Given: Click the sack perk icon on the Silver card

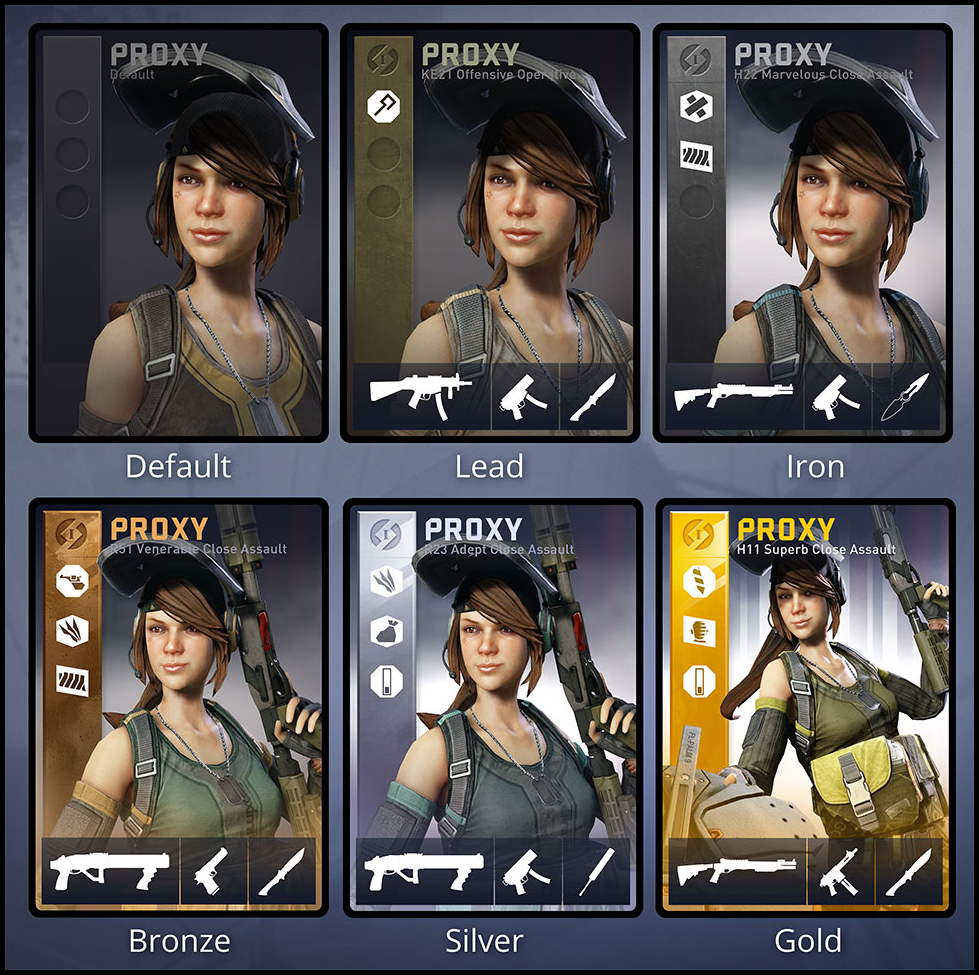Looking at the screenshot, I should click(384, 630).
